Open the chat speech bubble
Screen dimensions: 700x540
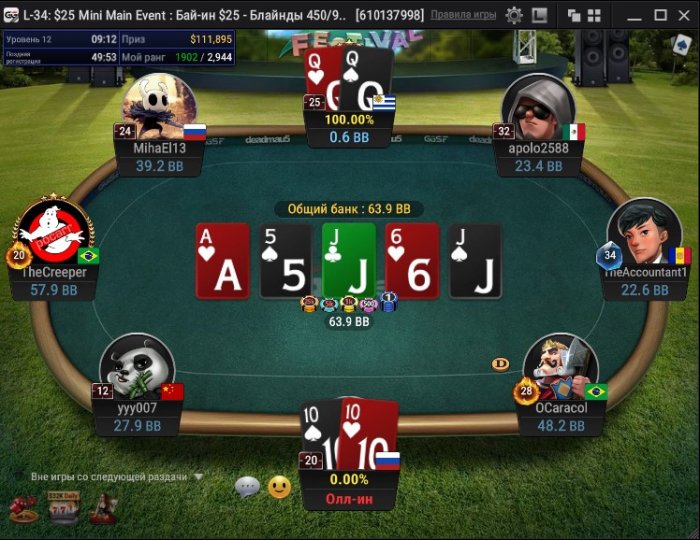pos(247,488)
